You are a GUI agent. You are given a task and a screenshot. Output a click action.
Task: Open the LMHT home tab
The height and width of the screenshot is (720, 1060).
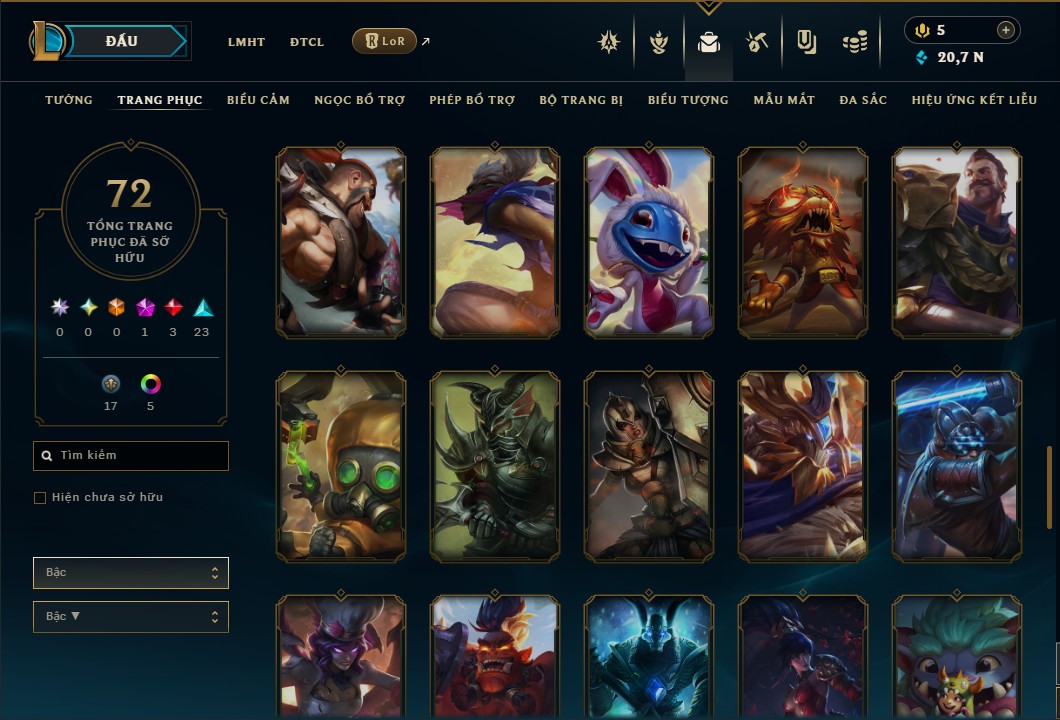pyautogui.click(x=246, y=42)
